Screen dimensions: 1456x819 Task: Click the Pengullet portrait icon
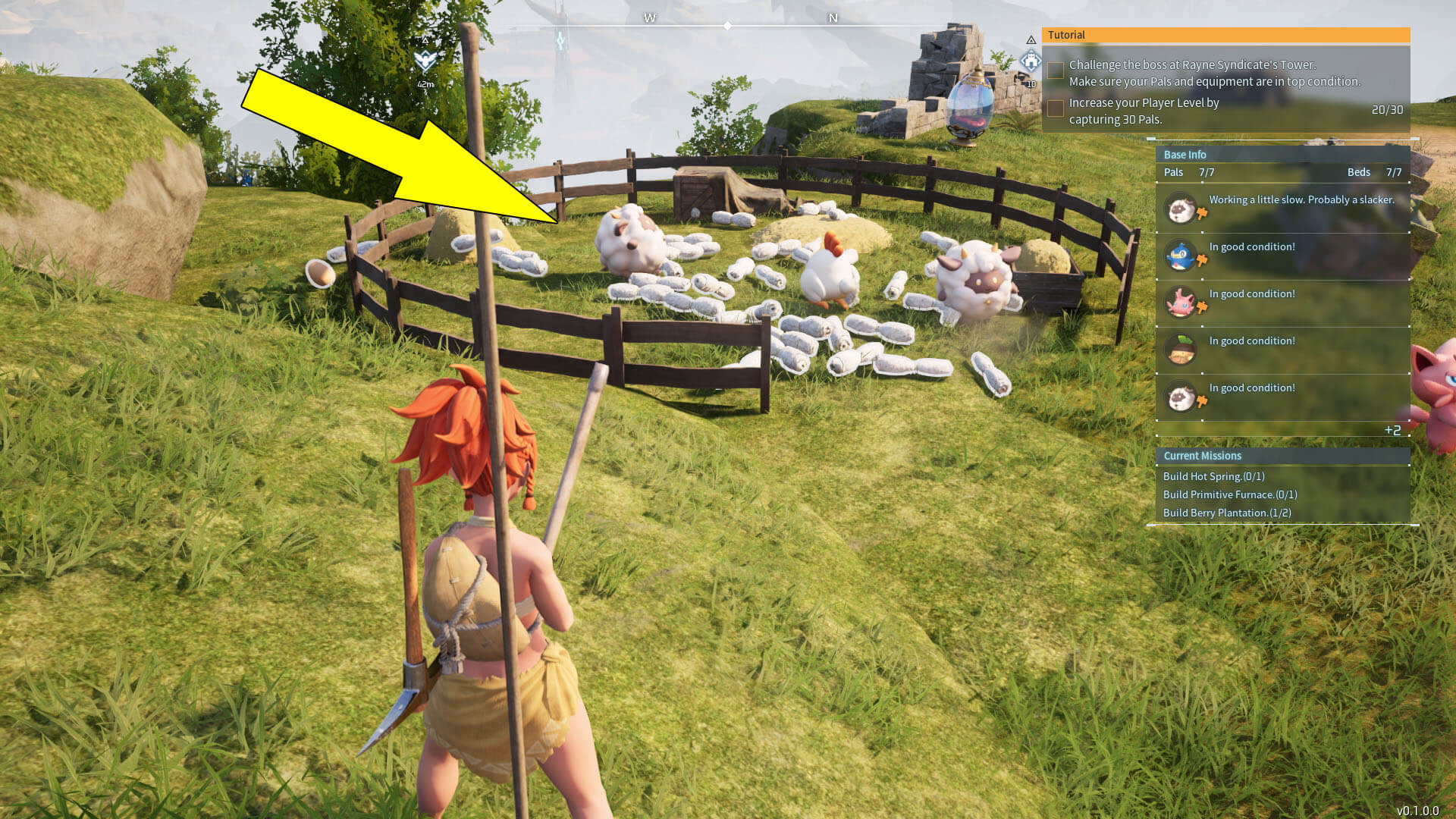1181,254
